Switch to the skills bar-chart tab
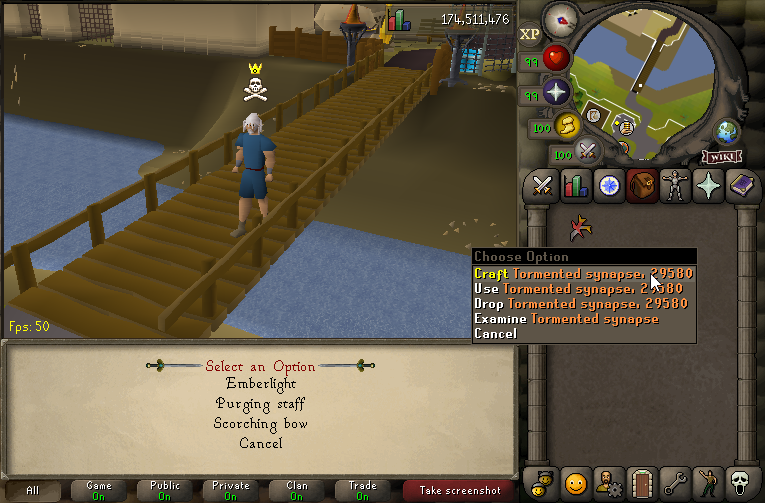The height and width of the screenshot is (503, 765). coord(576,186)
